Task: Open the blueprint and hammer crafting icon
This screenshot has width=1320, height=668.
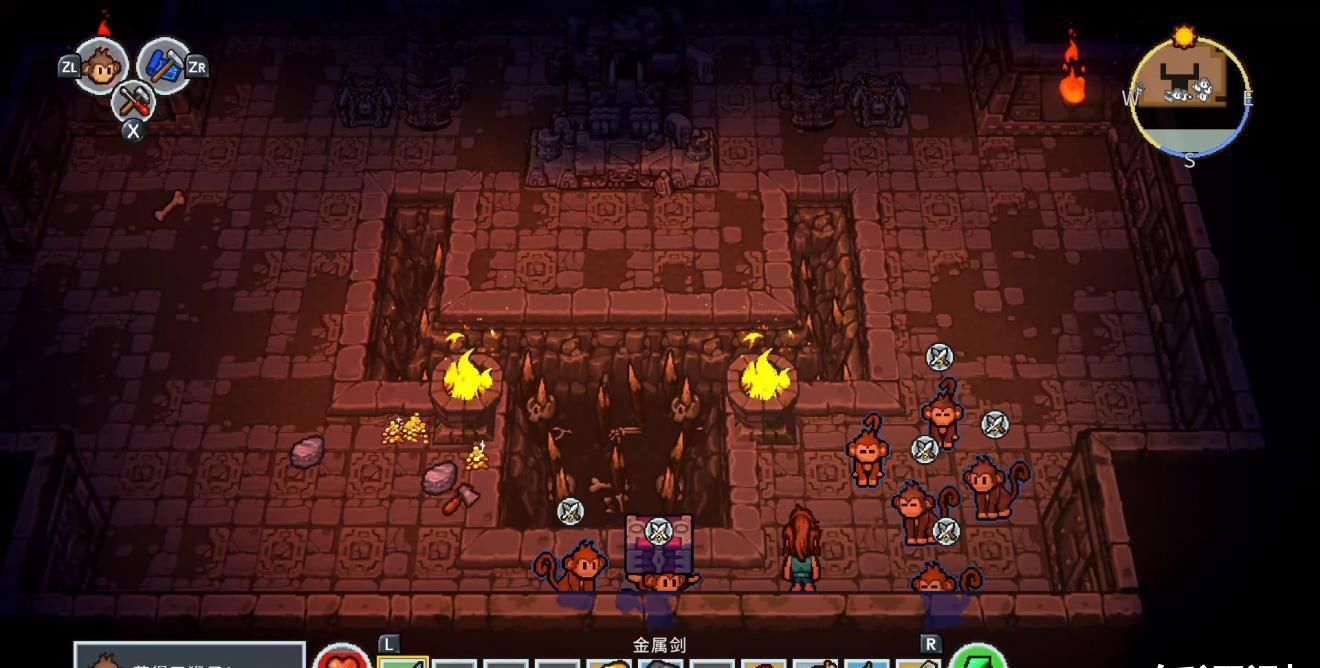Action: point(163,66)
